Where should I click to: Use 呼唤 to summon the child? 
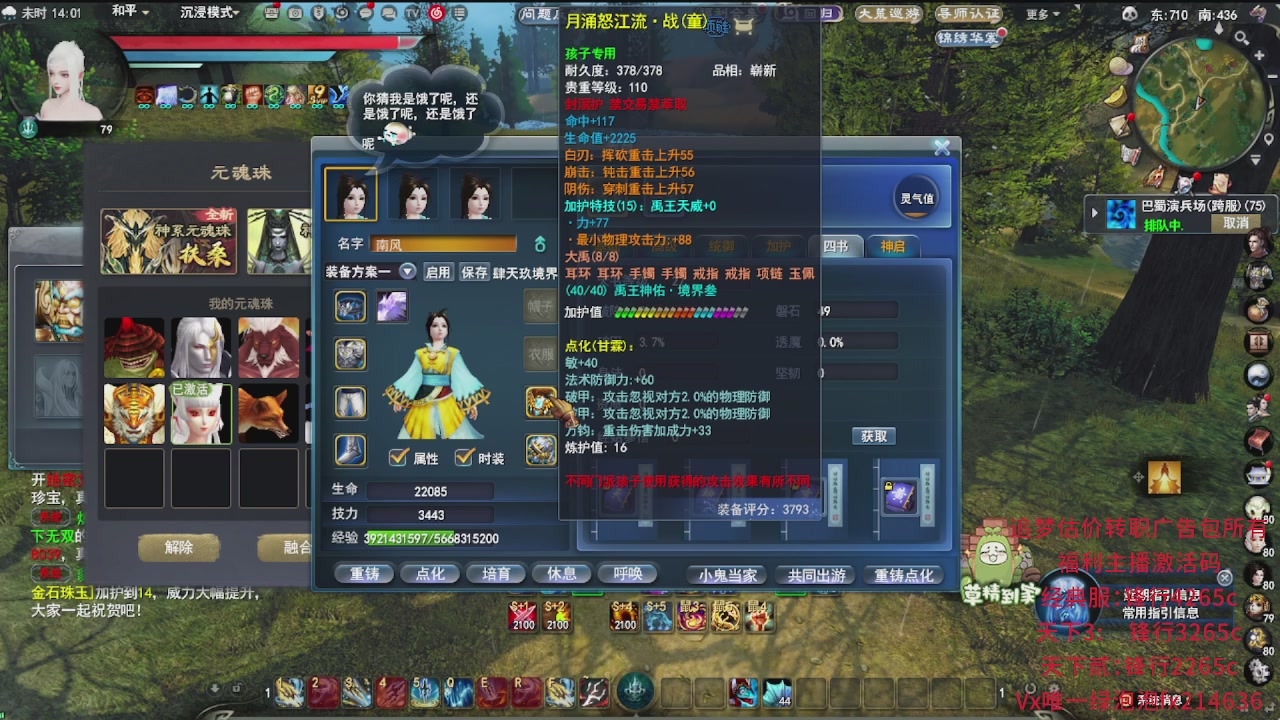[x=626, y=572]
